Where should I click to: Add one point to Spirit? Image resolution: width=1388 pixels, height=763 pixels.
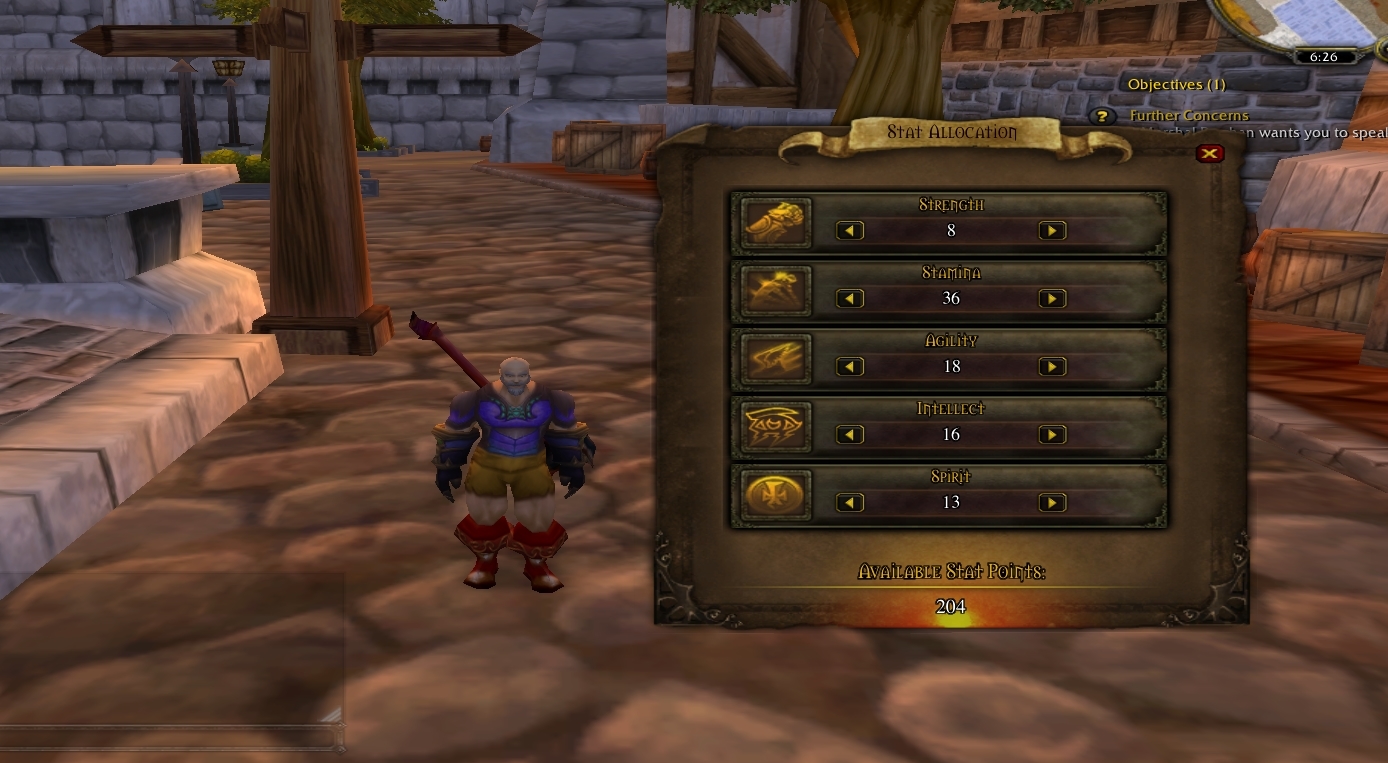[1052, 503]
